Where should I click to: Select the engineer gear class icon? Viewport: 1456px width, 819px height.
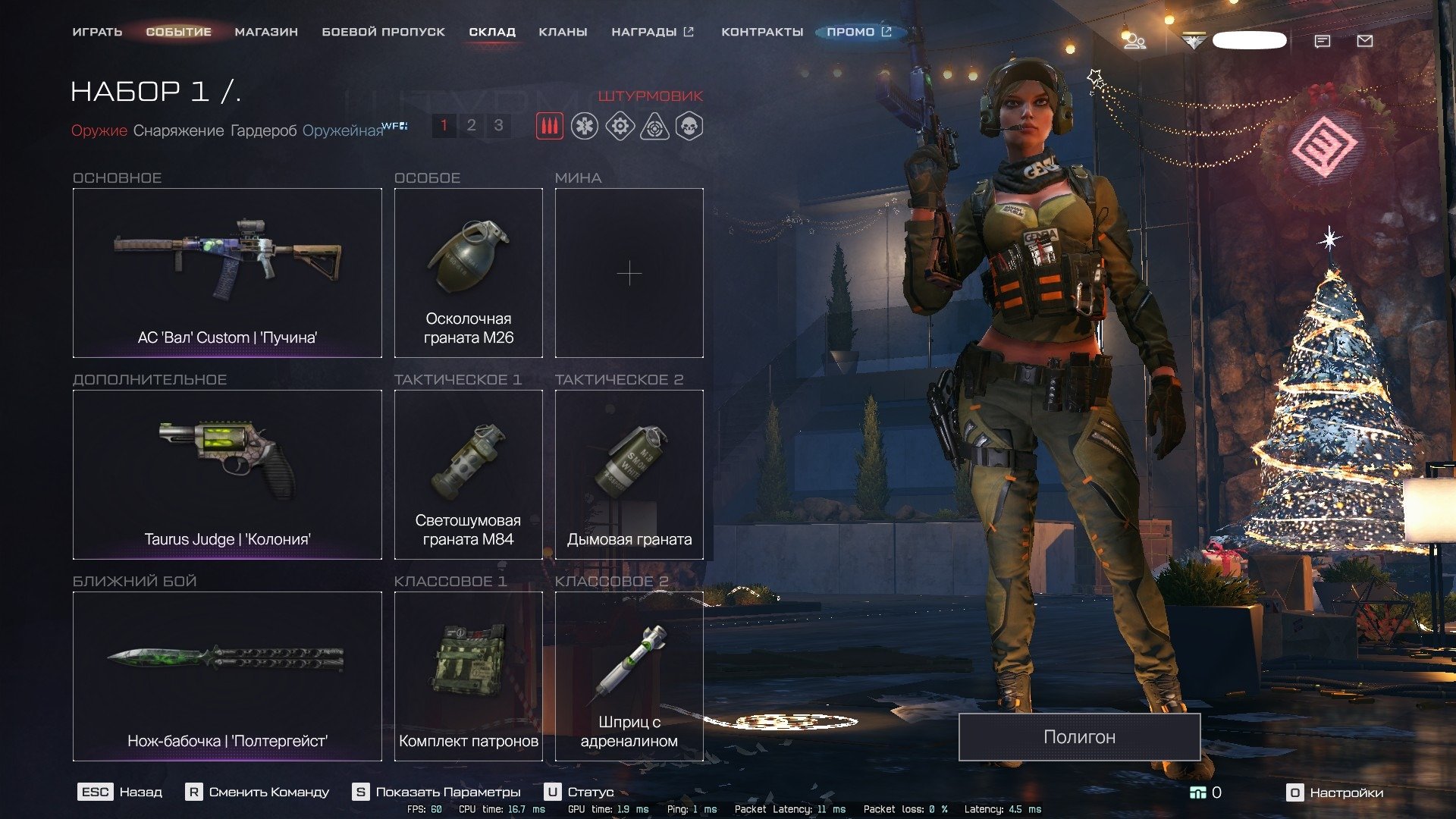point(620,126)
